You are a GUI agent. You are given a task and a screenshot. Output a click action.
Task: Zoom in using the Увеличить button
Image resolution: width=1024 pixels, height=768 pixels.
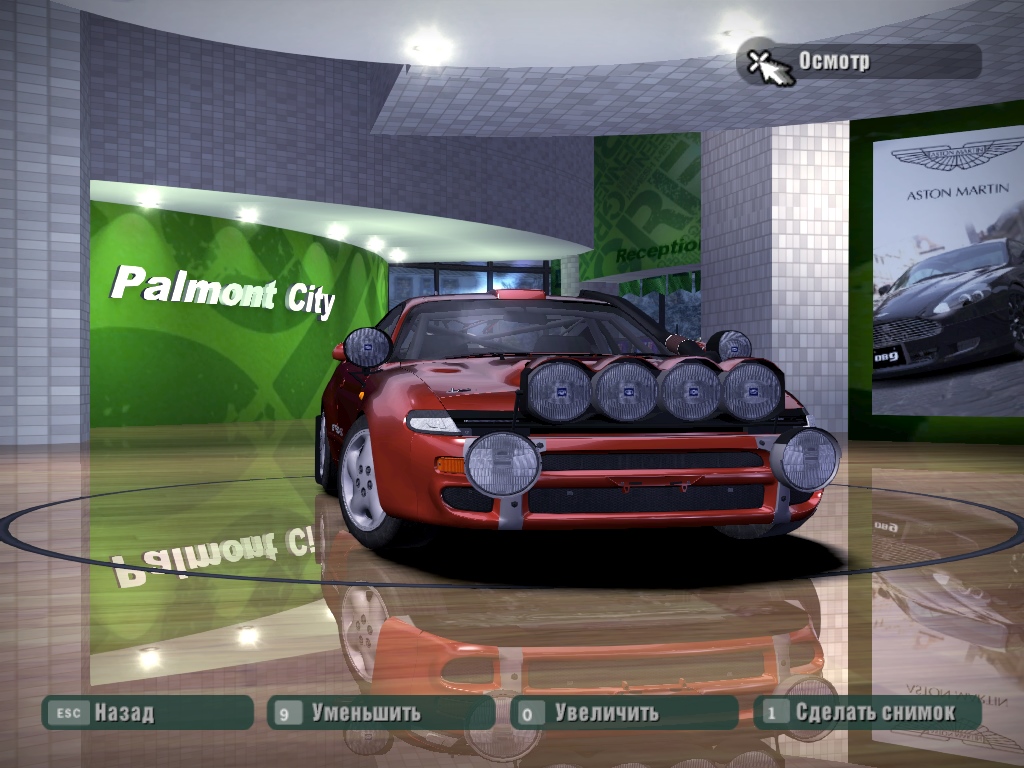(x=623, y=713)
